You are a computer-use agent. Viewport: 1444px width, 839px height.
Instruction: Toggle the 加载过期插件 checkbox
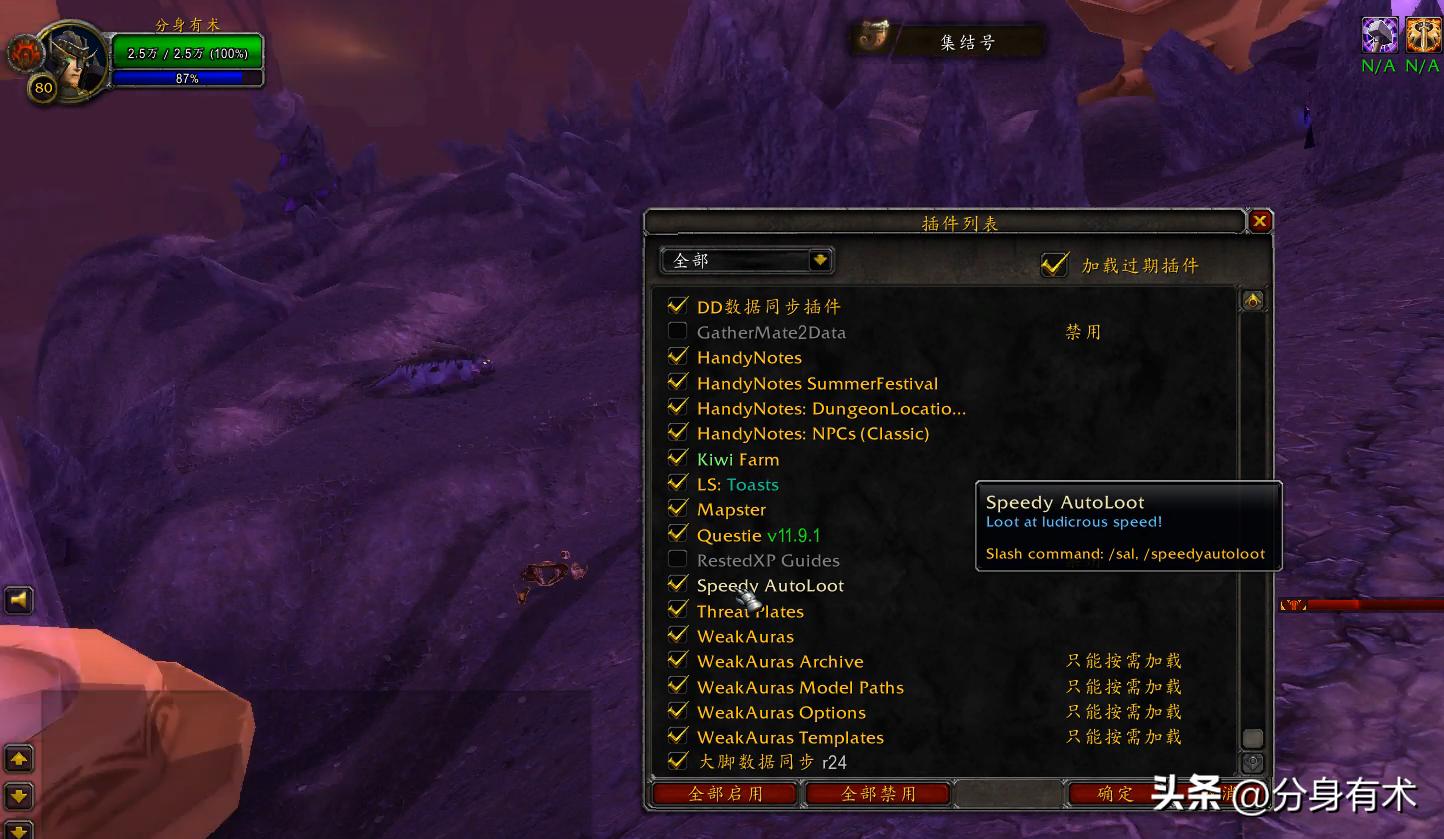pyautogui.click(x=1055, y=265)
